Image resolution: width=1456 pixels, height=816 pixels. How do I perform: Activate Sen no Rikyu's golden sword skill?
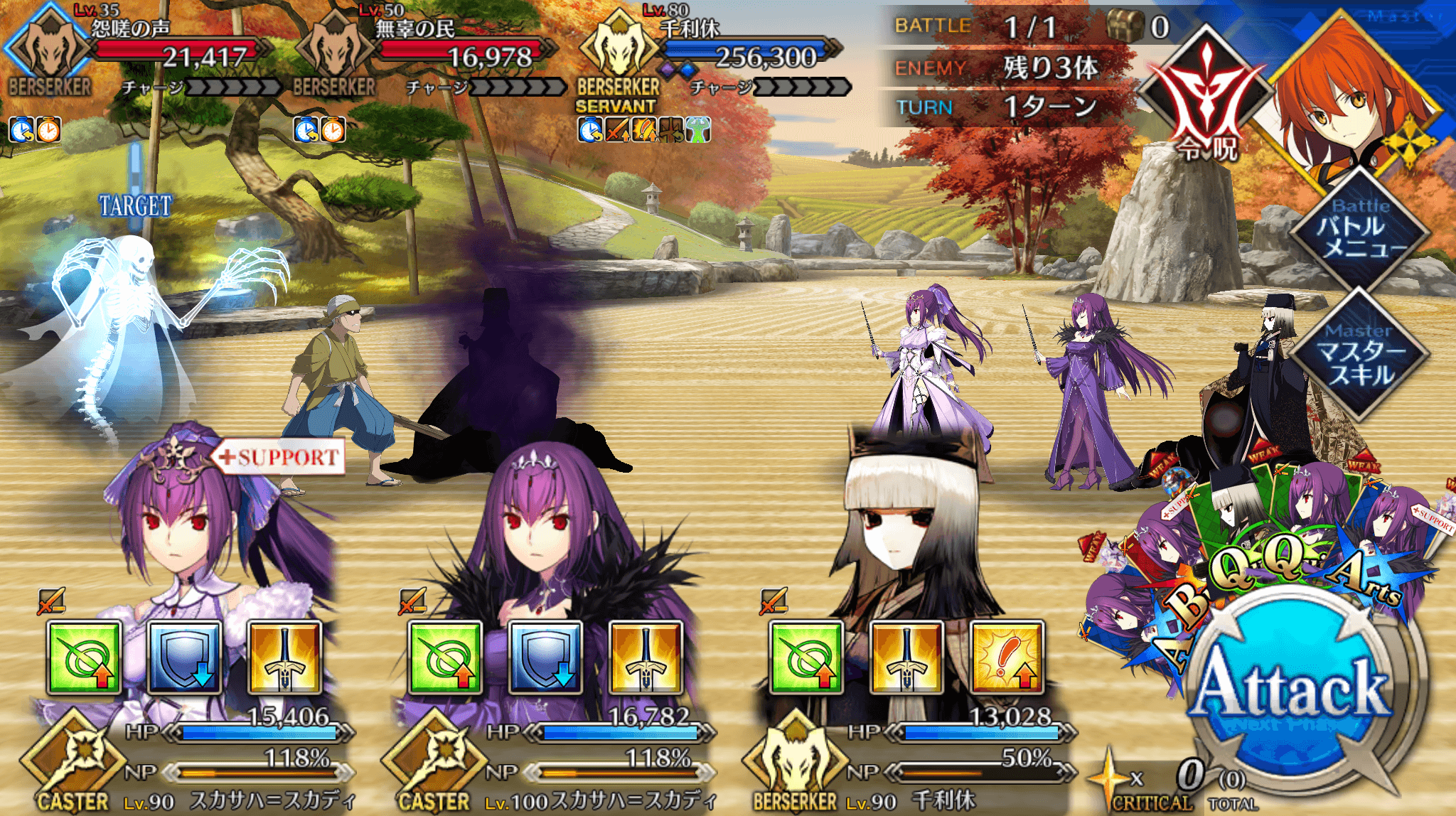click(x=906, y=658)
